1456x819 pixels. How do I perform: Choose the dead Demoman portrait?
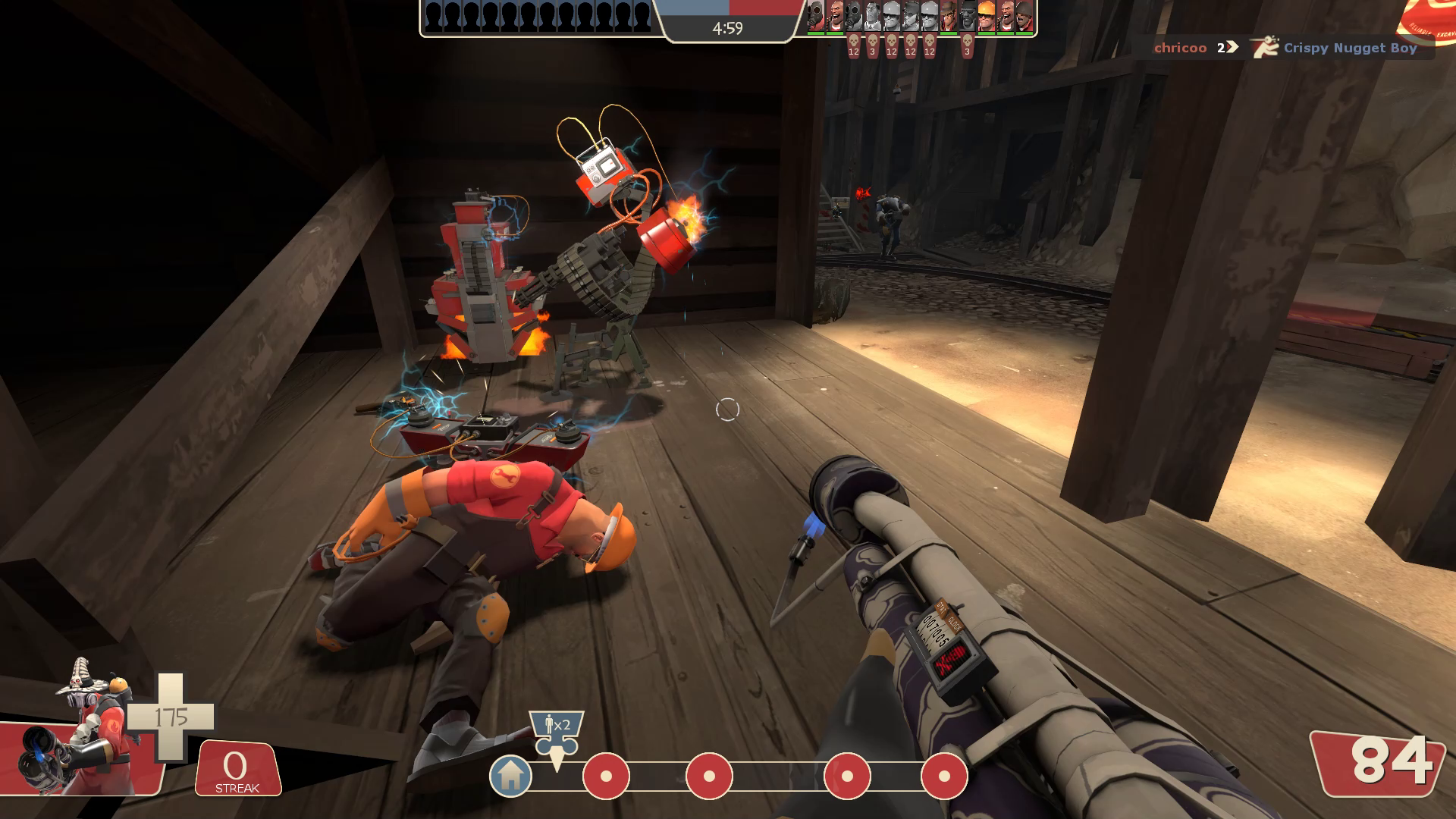tap(968, 16)
